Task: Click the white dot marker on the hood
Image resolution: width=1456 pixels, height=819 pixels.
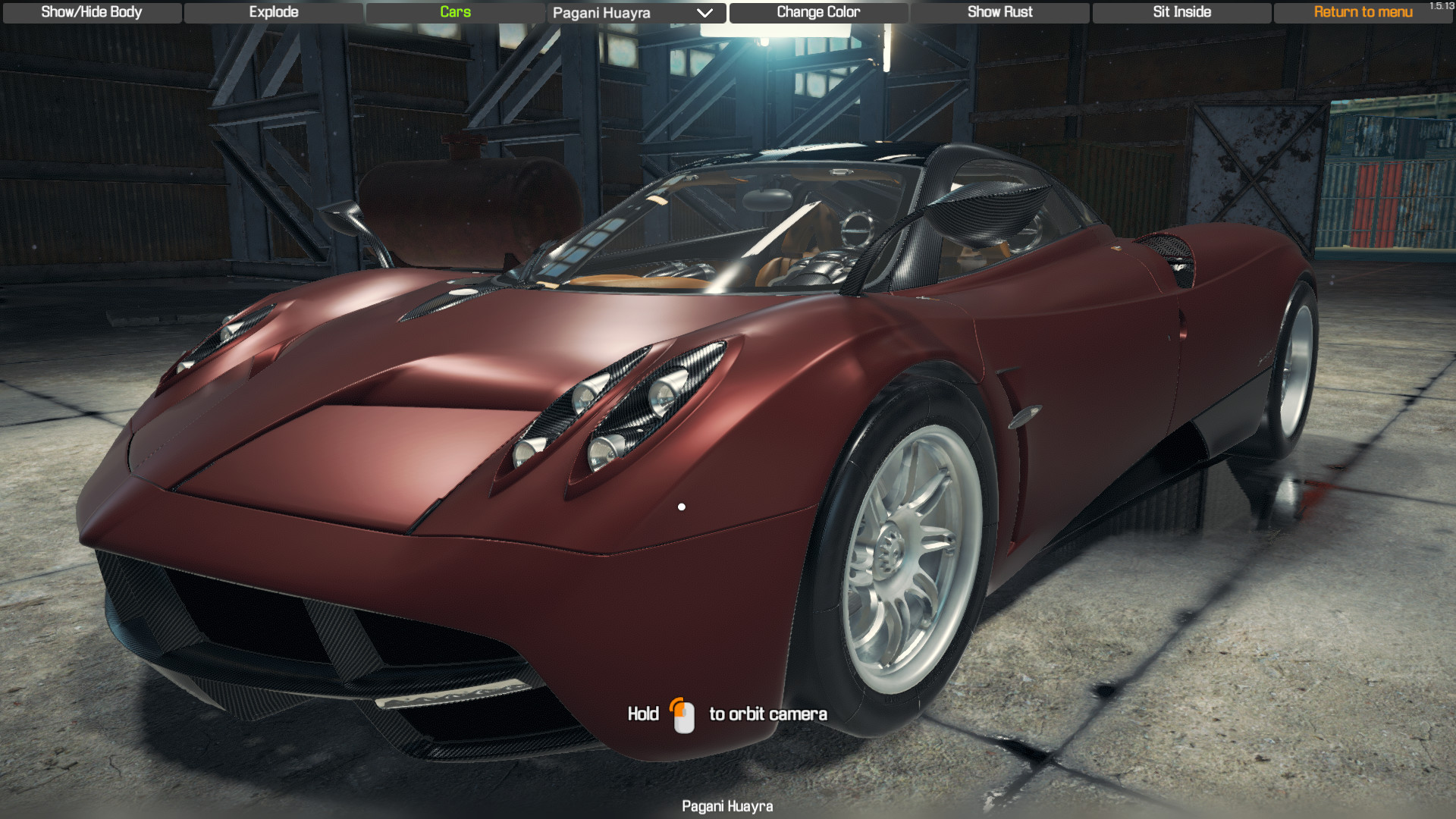Action: [x=681, y=506]
